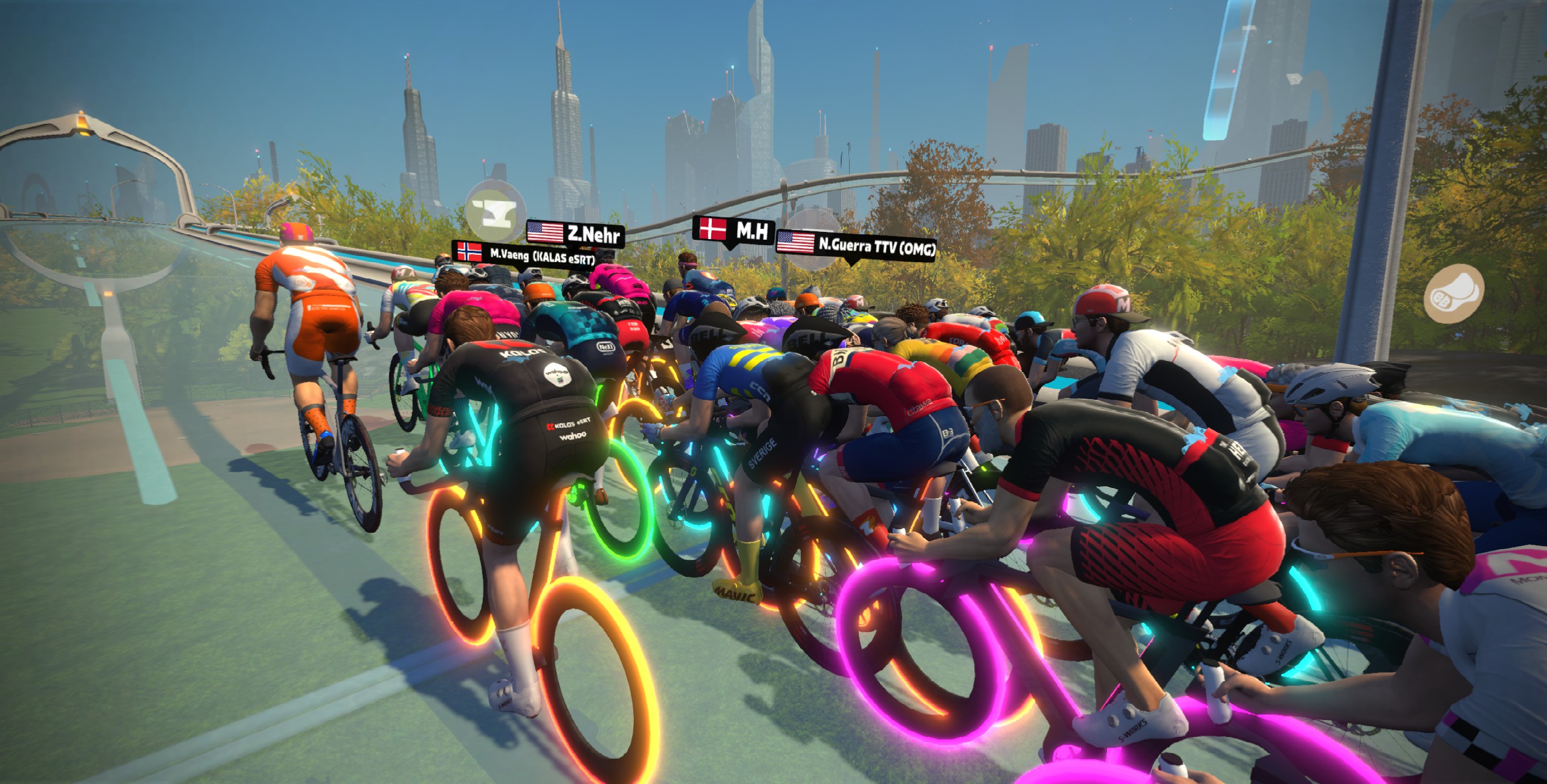This screenshot has width=1547, height=784.
Task: Choose the M.H rider name tag
Action: click(734, 230)
